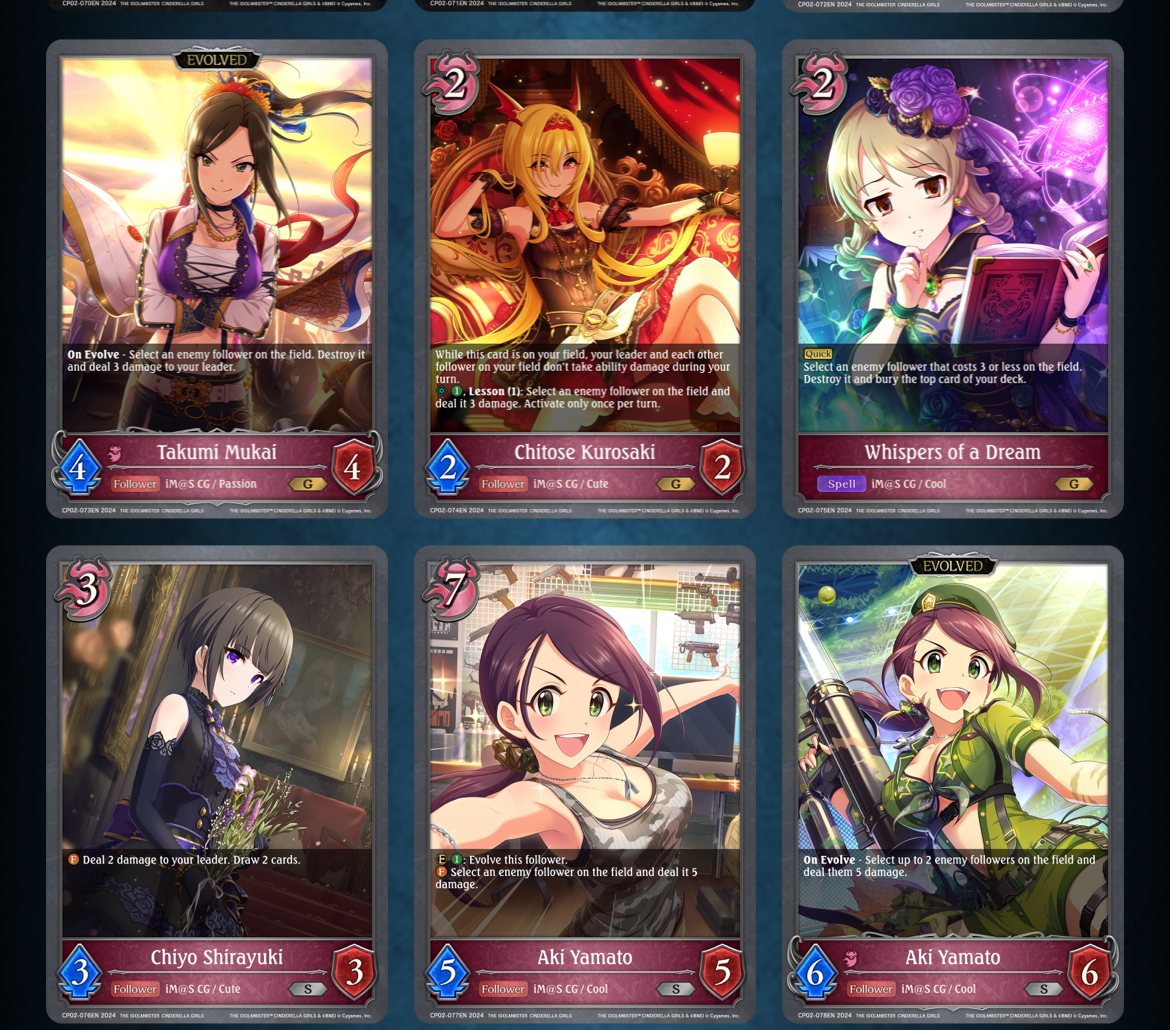1170x1030 pixels.
Task: View the Whispers of a Dream spell card
Action: click(x=952, y=280)
